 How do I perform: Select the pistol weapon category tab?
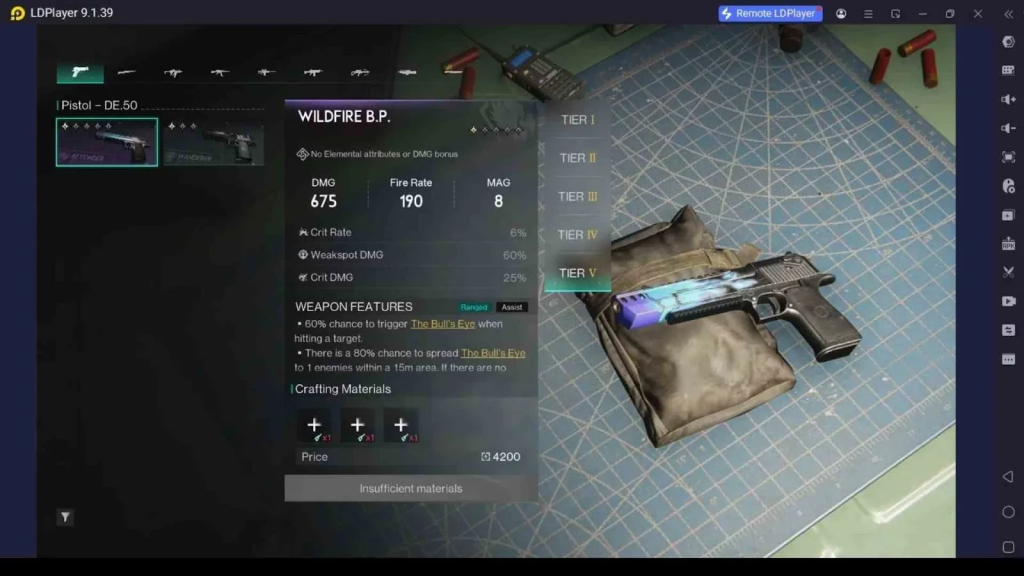pyautogui.click(x=80, y=72)
